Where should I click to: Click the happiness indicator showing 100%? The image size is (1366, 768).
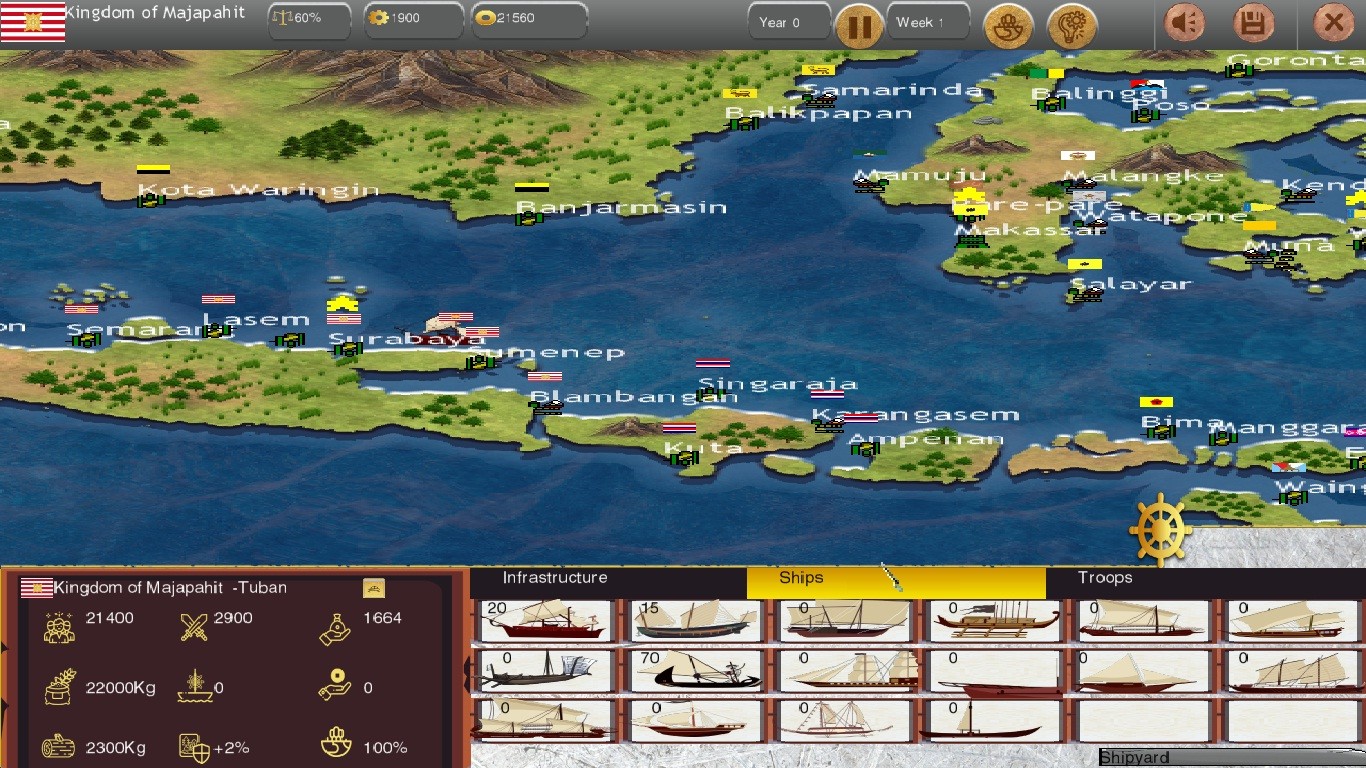[336, 745]
